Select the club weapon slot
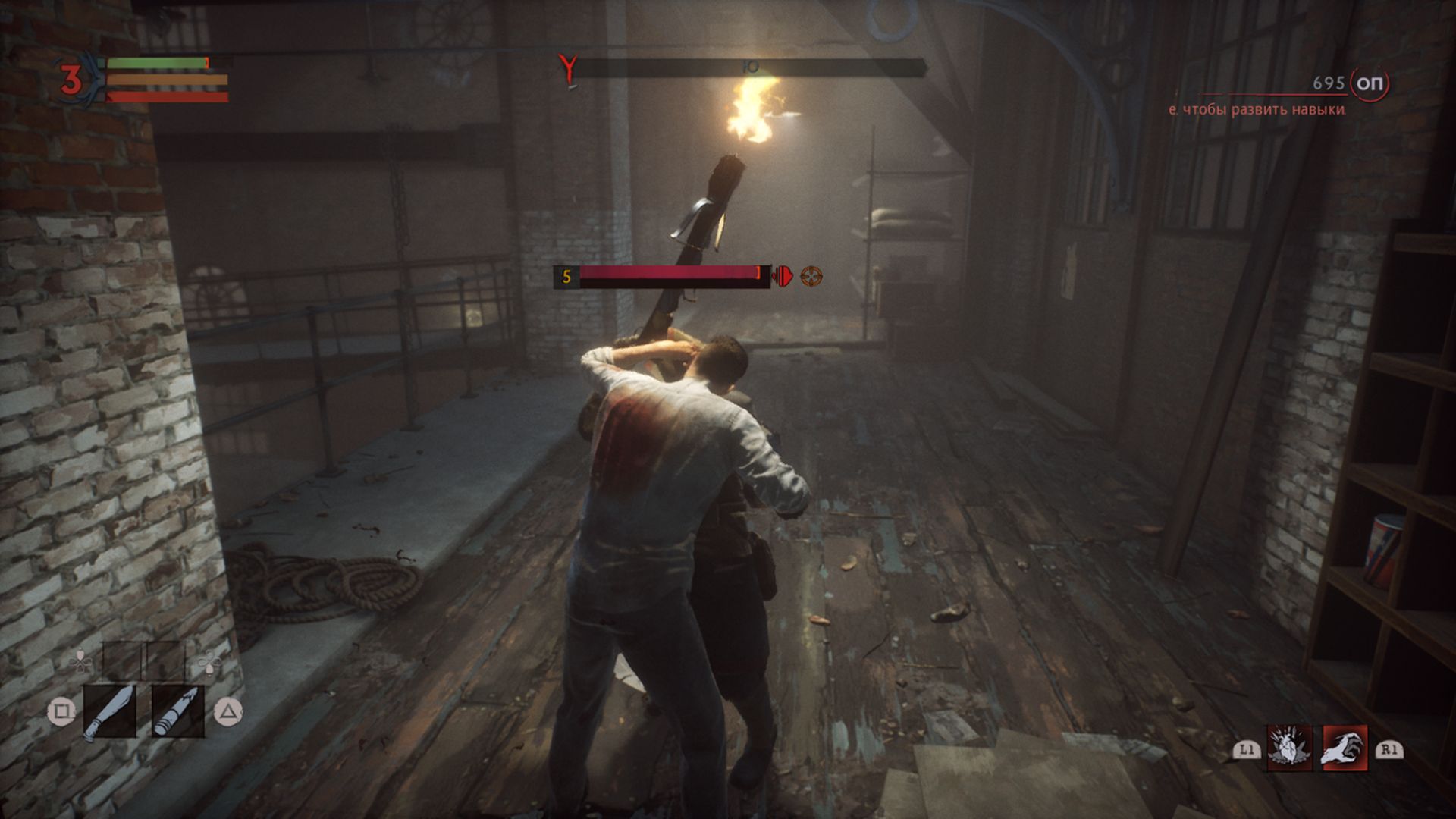 [109, 711]
